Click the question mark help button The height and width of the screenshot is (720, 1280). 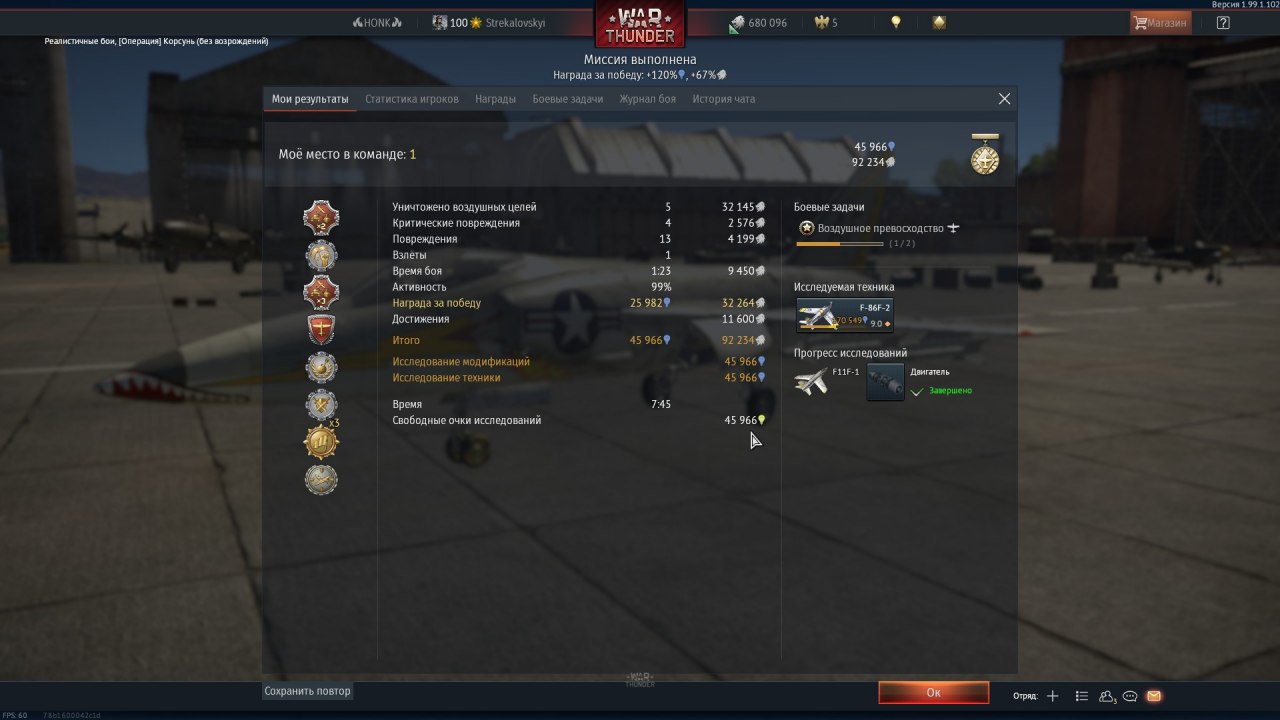(1223, 22)
